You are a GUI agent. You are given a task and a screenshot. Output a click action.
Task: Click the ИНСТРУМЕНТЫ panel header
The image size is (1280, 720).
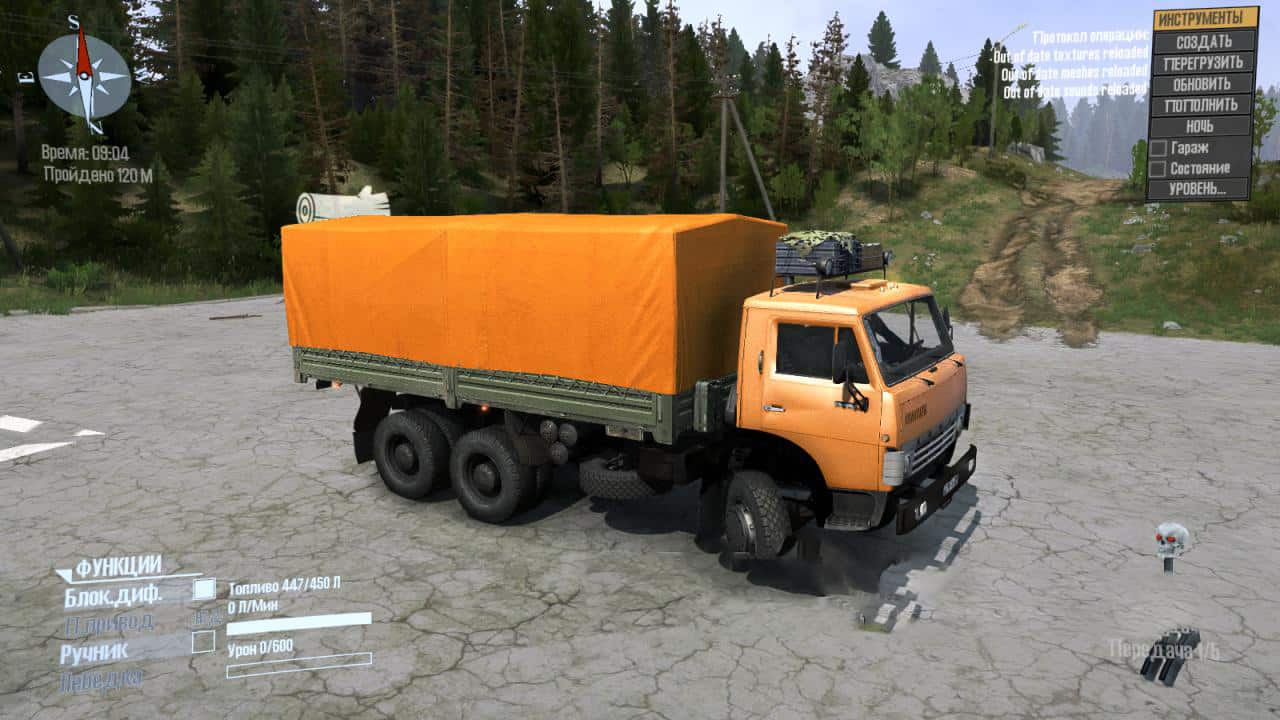click(x=1205, y=18)
